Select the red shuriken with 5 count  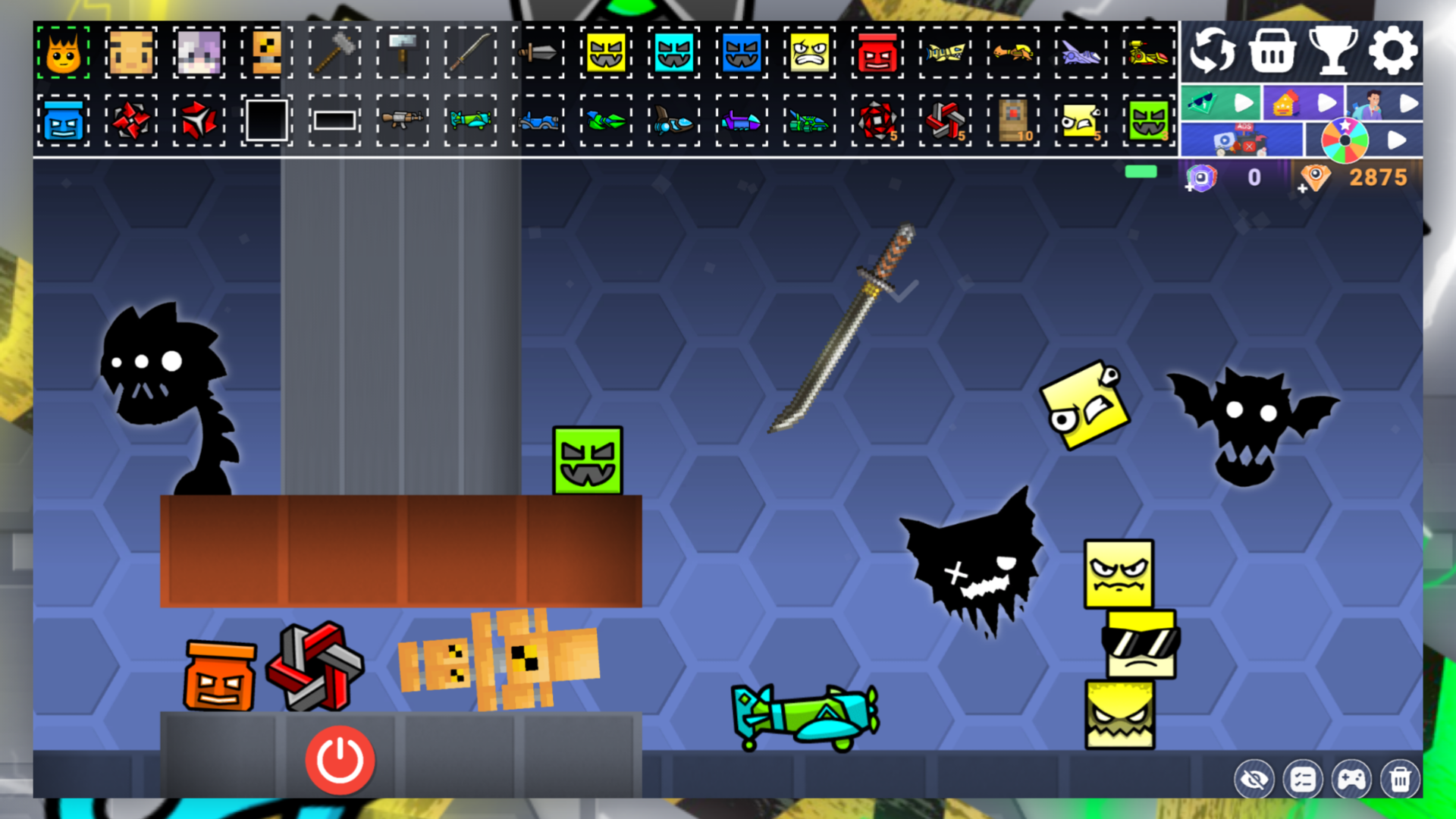877,121
